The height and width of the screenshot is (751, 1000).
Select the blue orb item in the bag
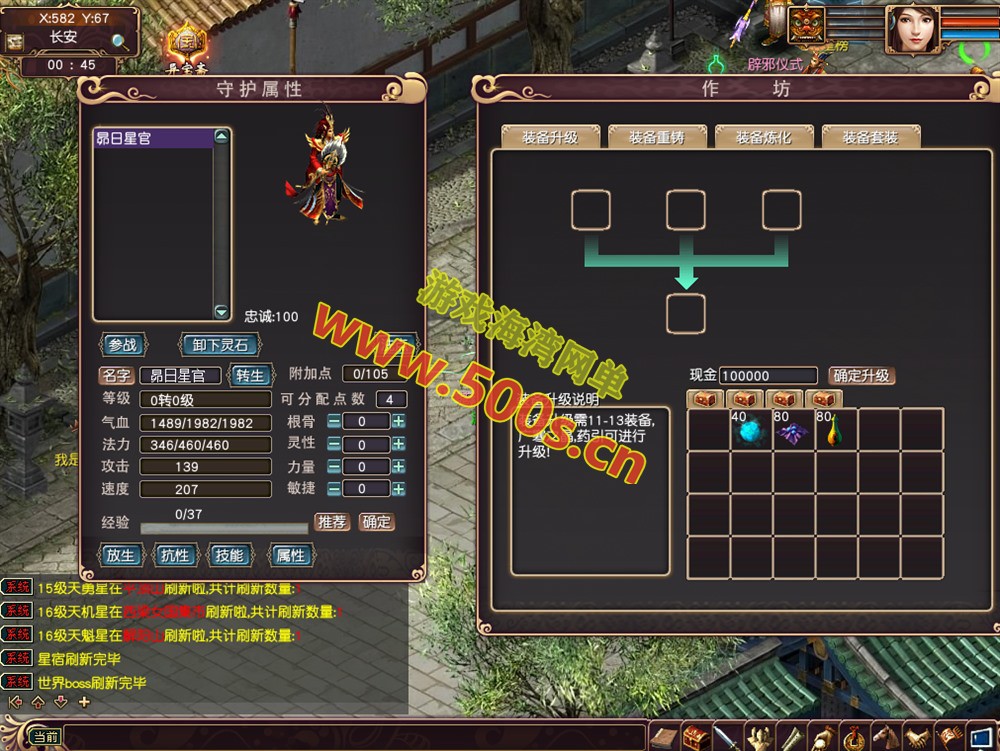(x=750, y=431)
